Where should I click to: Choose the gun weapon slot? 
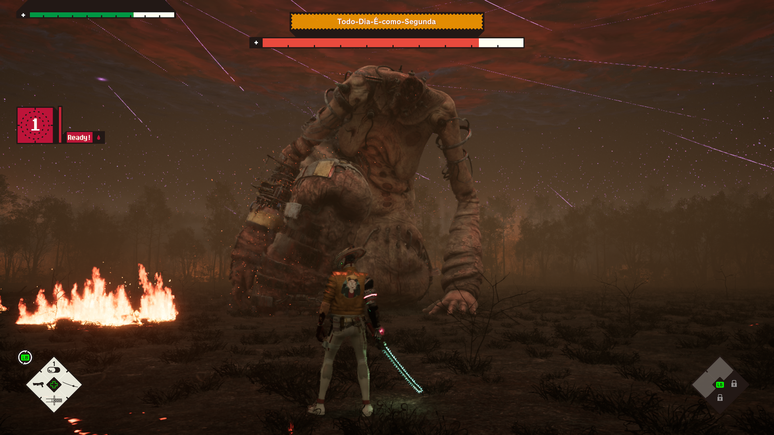coord(38,384)
